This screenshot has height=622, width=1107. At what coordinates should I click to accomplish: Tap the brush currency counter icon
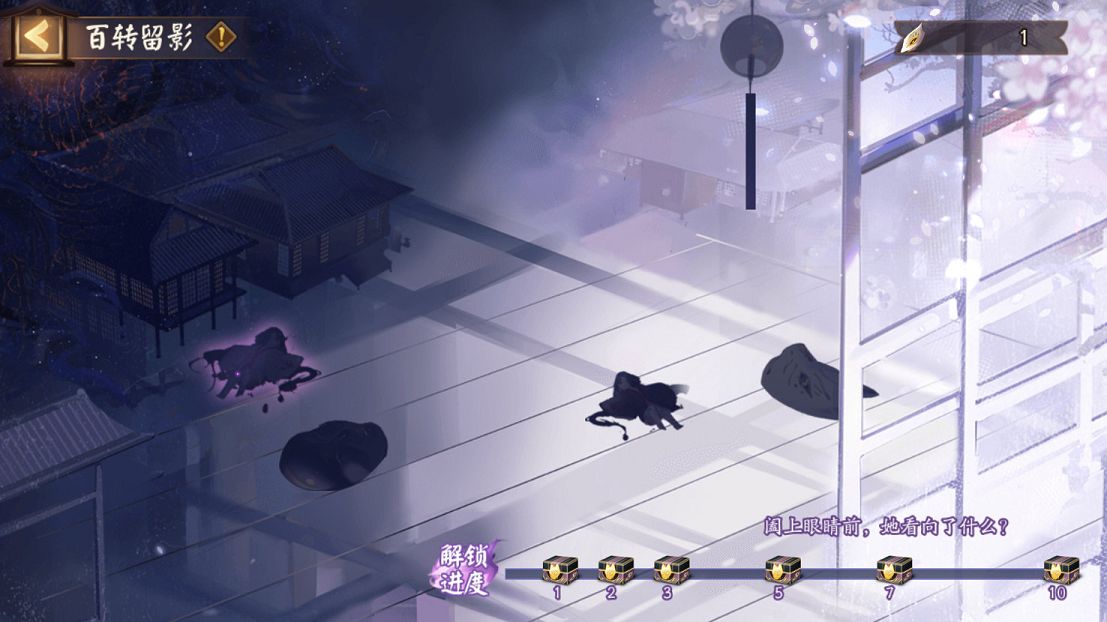click(915, 39)
